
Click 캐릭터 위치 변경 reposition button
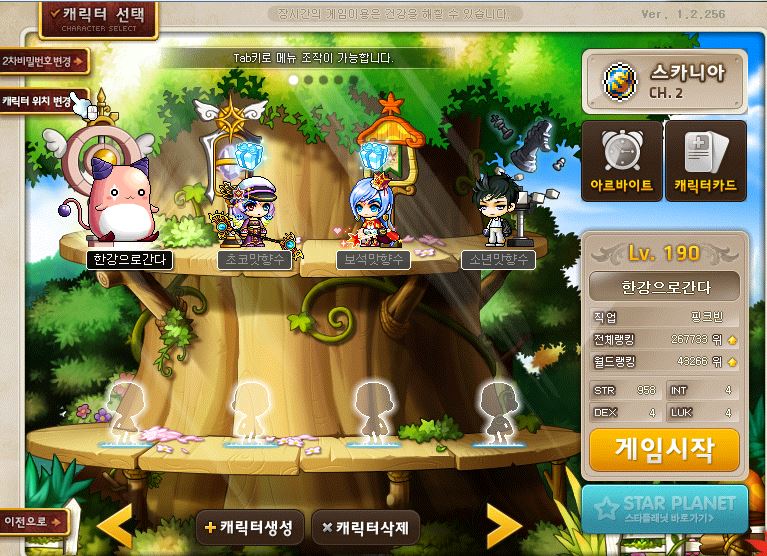tap(42, 101)
